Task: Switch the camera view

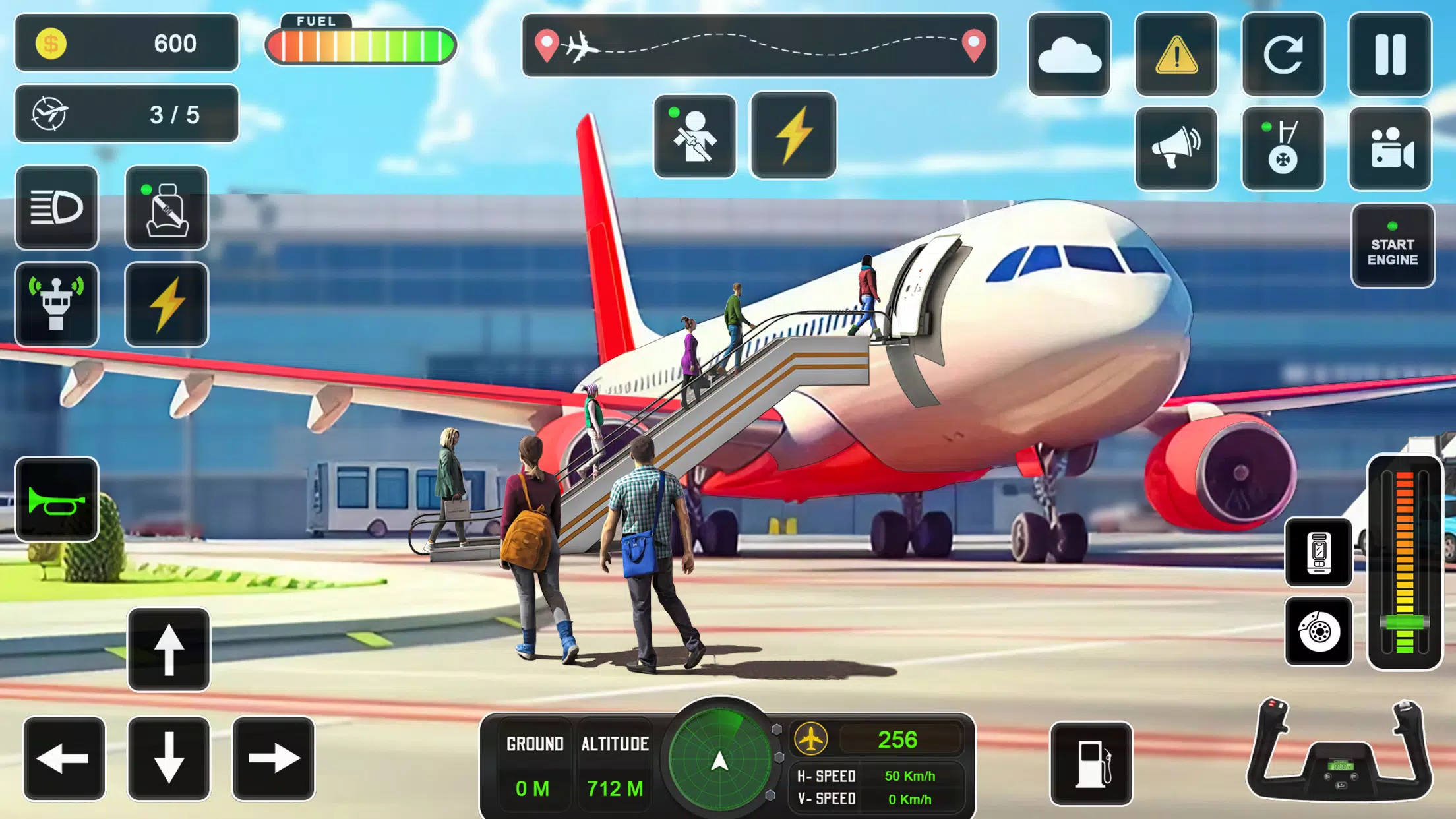Action: 1390,148
